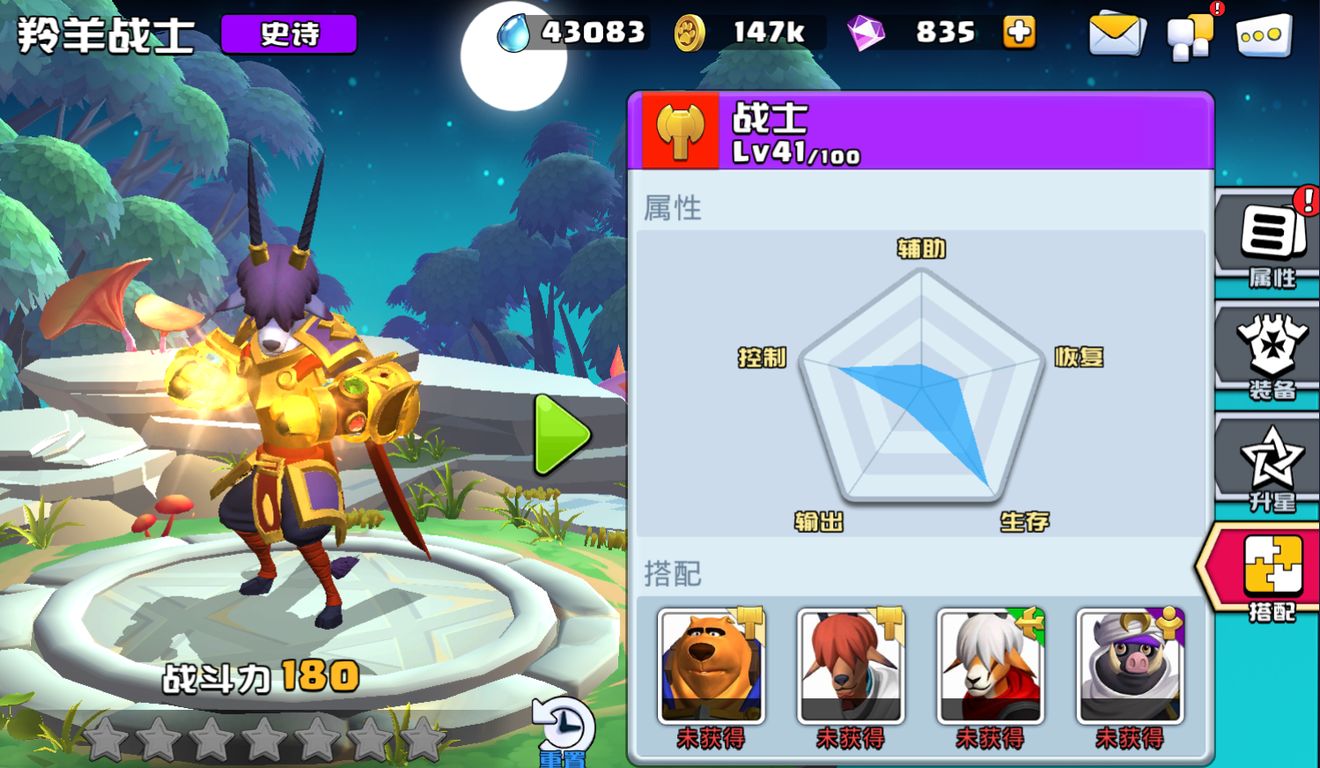Click the warrior class hammer icon
Screen dimensions: 1320x768
click(680, 130)
